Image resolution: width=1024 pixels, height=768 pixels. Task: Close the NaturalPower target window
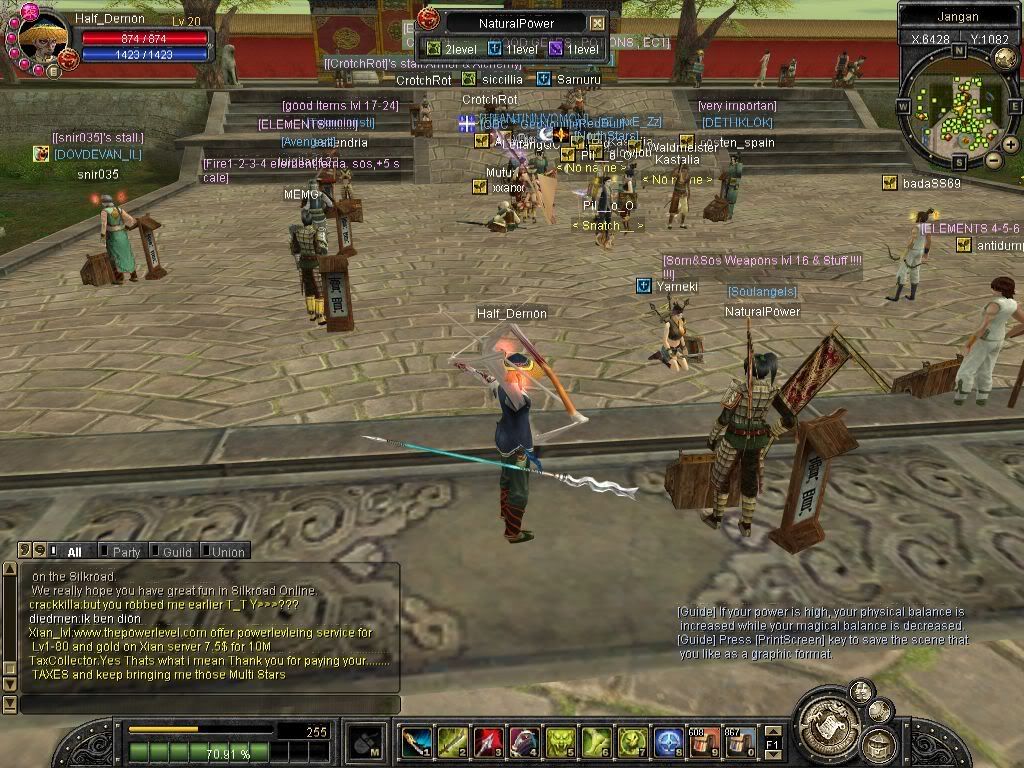597,23
